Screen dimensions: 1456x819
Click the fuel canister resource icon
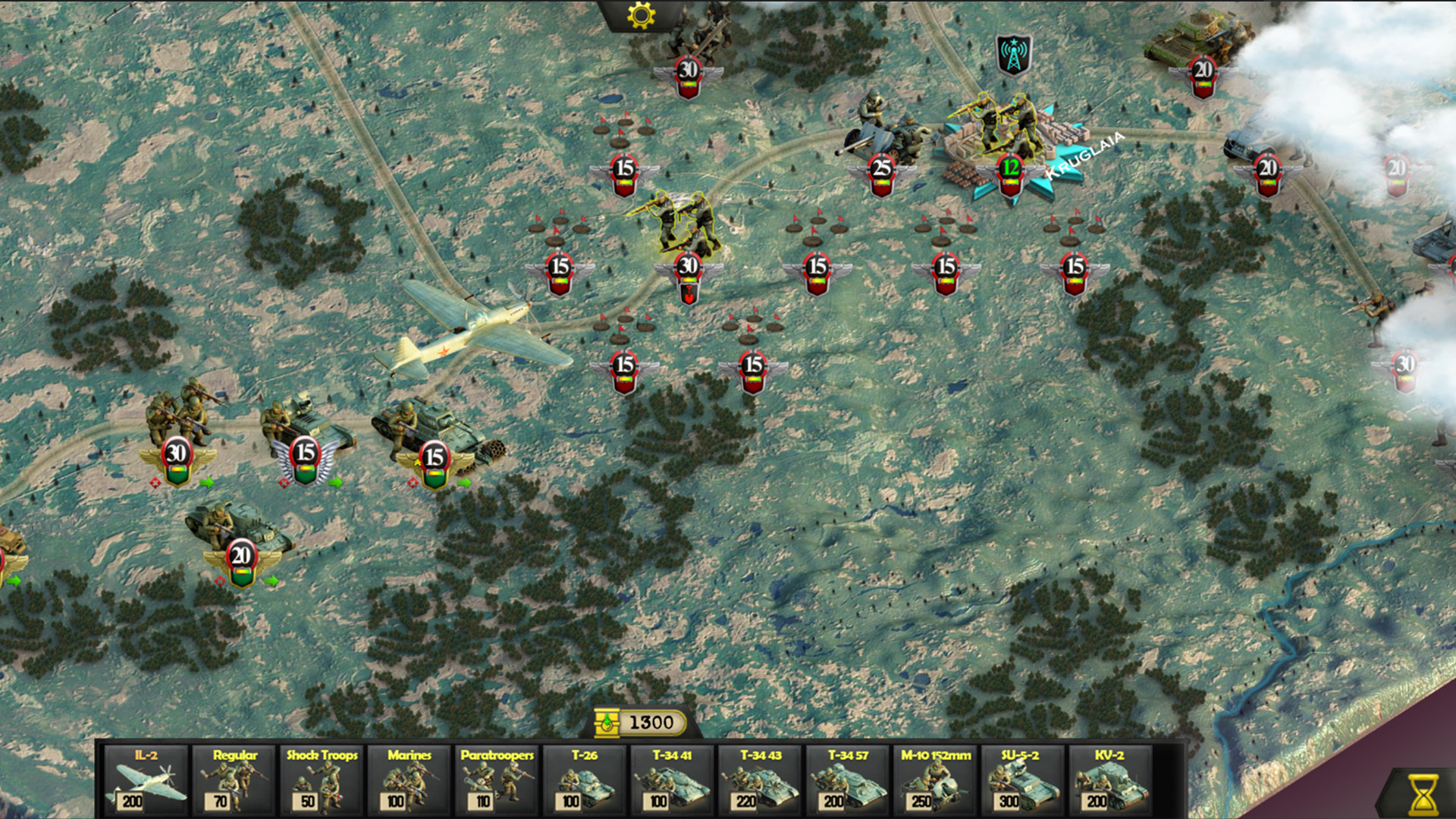pyautogui.click(x=607, y=723)
